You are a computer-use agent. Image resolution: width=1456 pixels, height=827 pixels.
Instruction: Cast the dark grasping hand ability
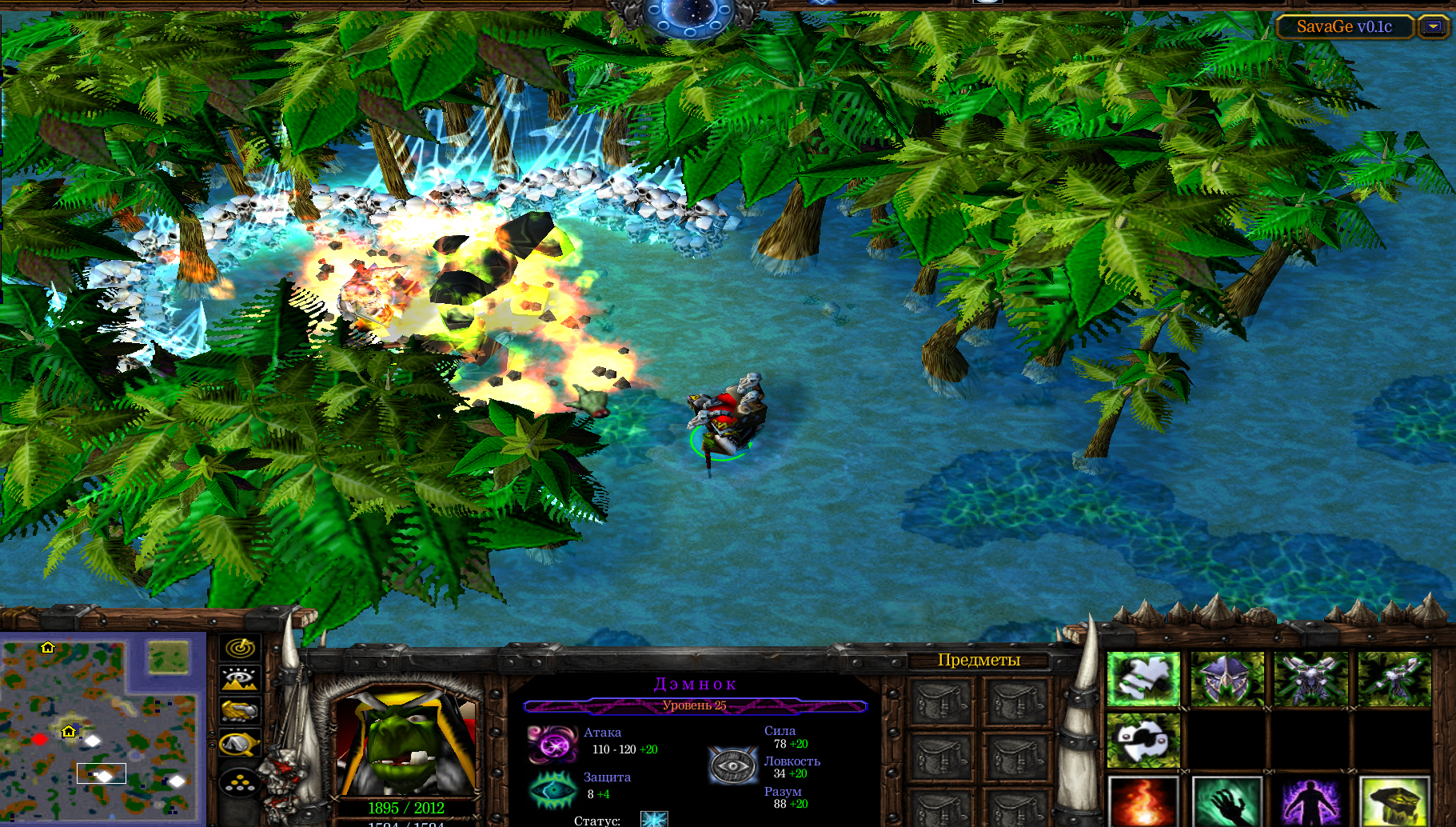click(1227, 802)
